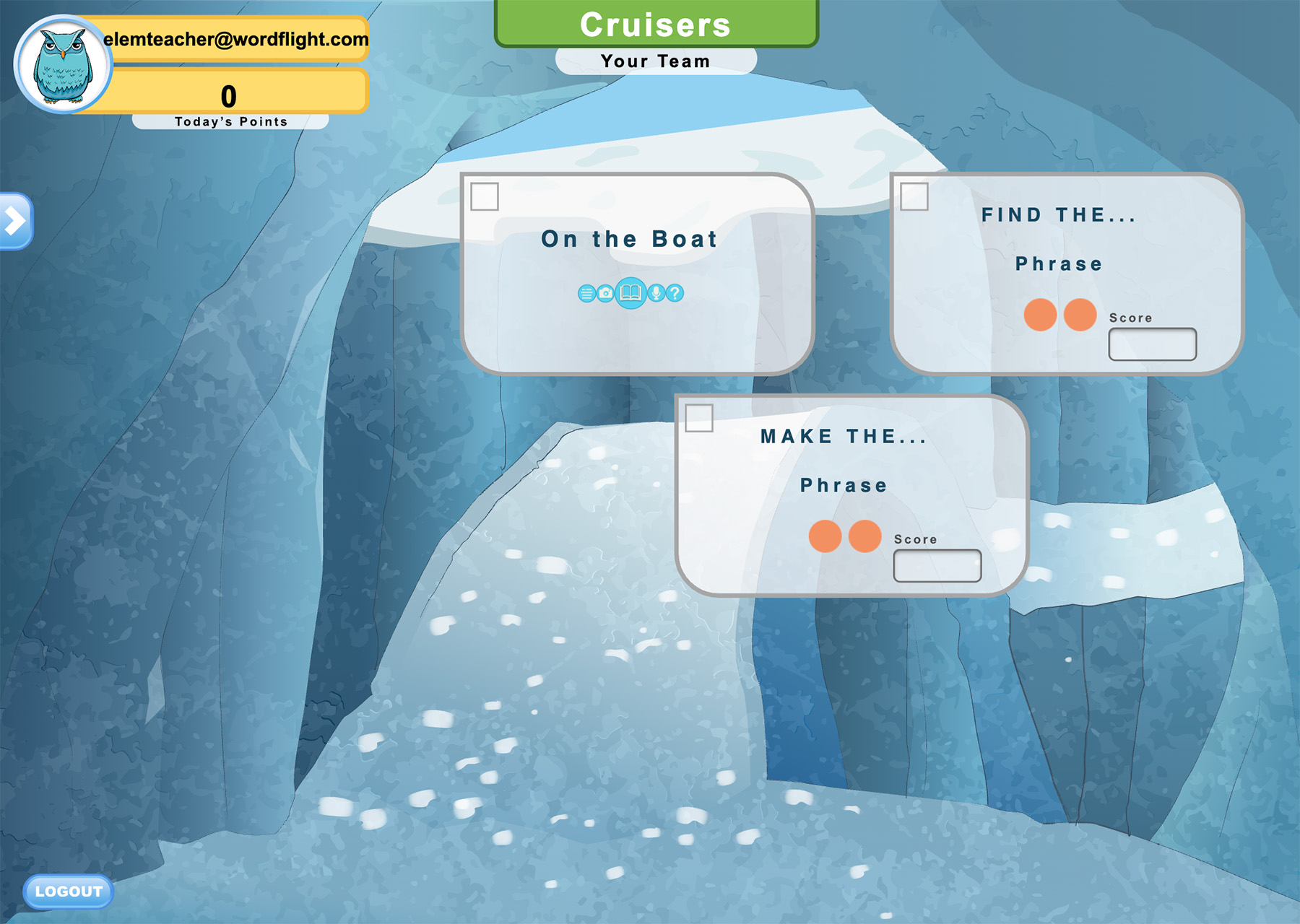
Task: Tick the On the Boat checkbox
Action: click(x=485, y=196)
